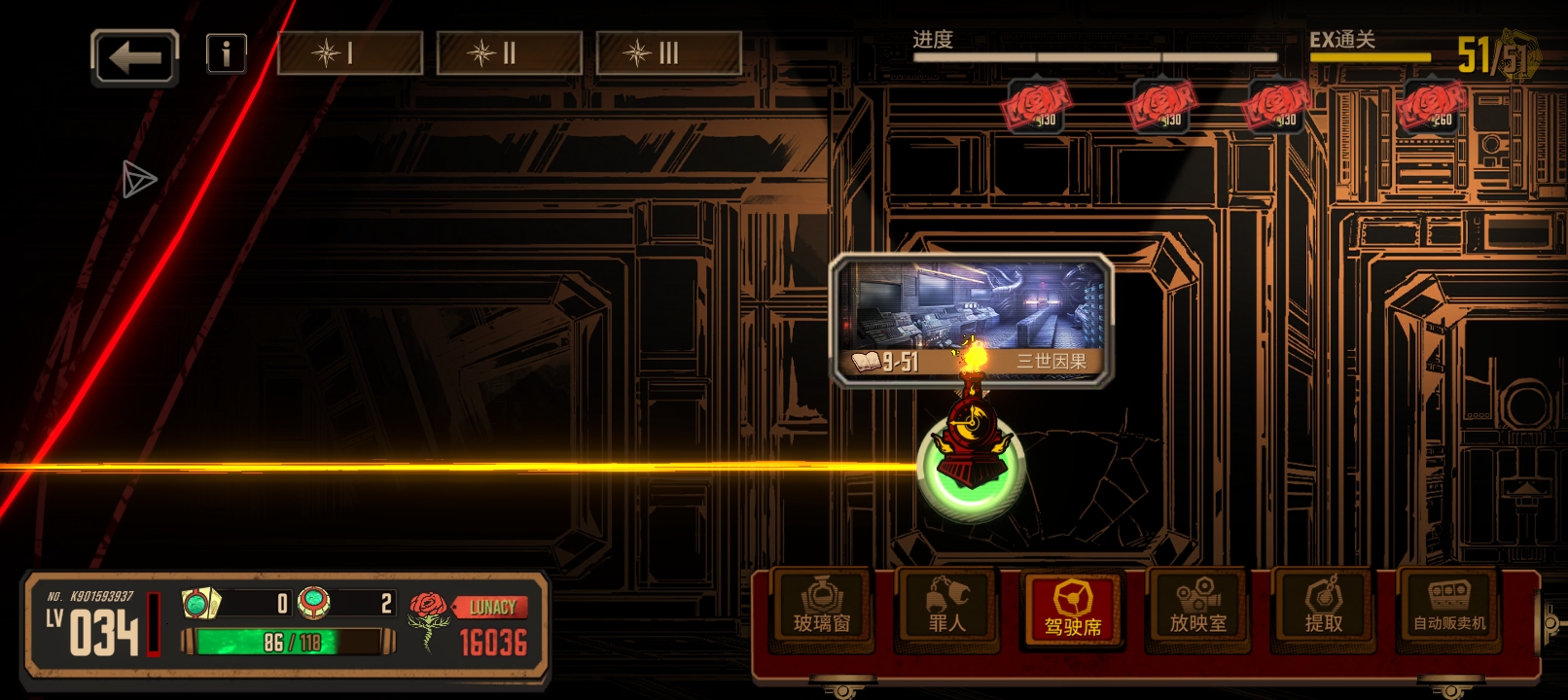Tap the triangular paper plane icon
This screenshot has height=700, width=1568.
coord(138,179)
